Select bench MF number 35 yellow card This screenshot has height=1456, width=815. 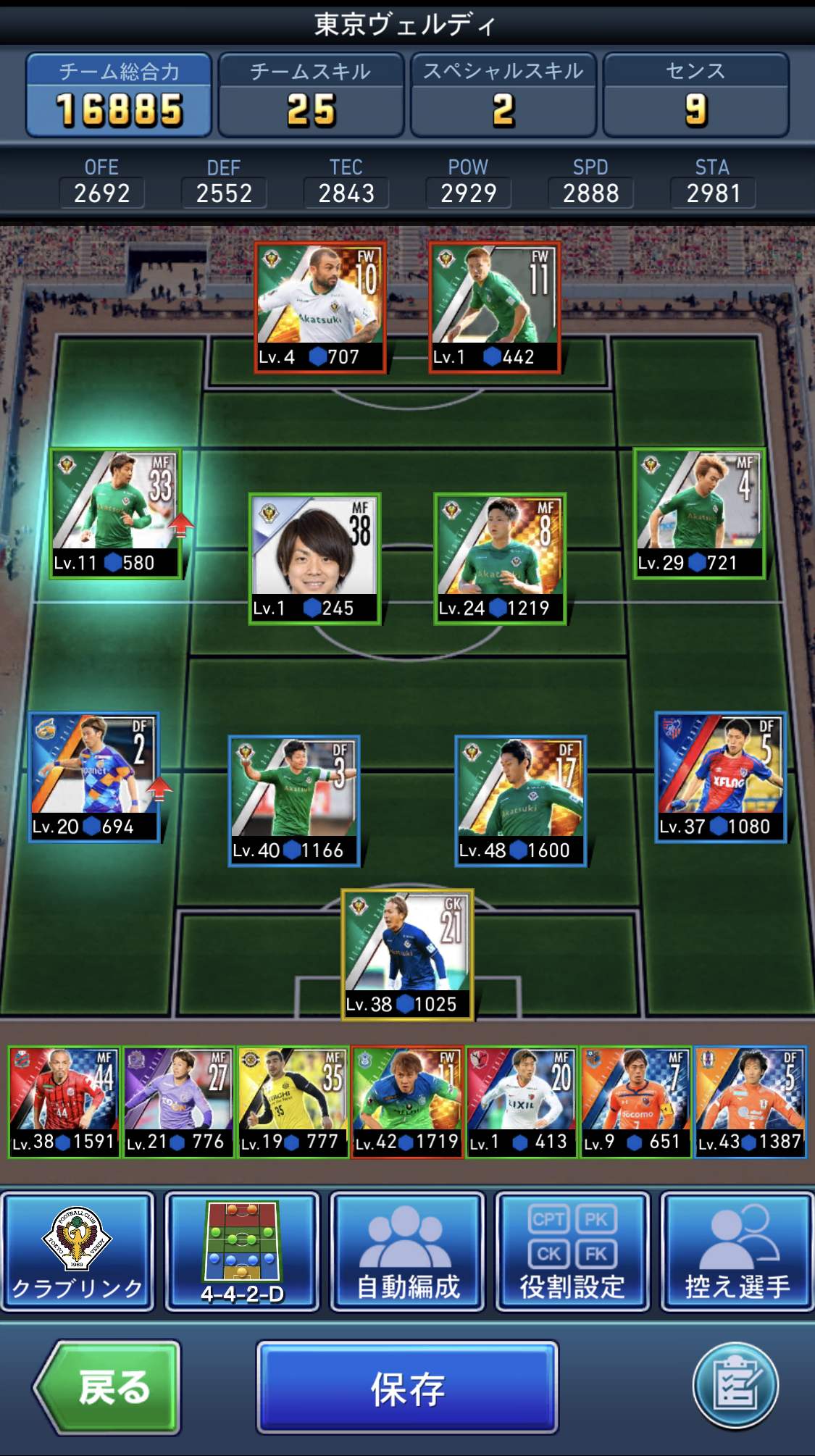293,1102
